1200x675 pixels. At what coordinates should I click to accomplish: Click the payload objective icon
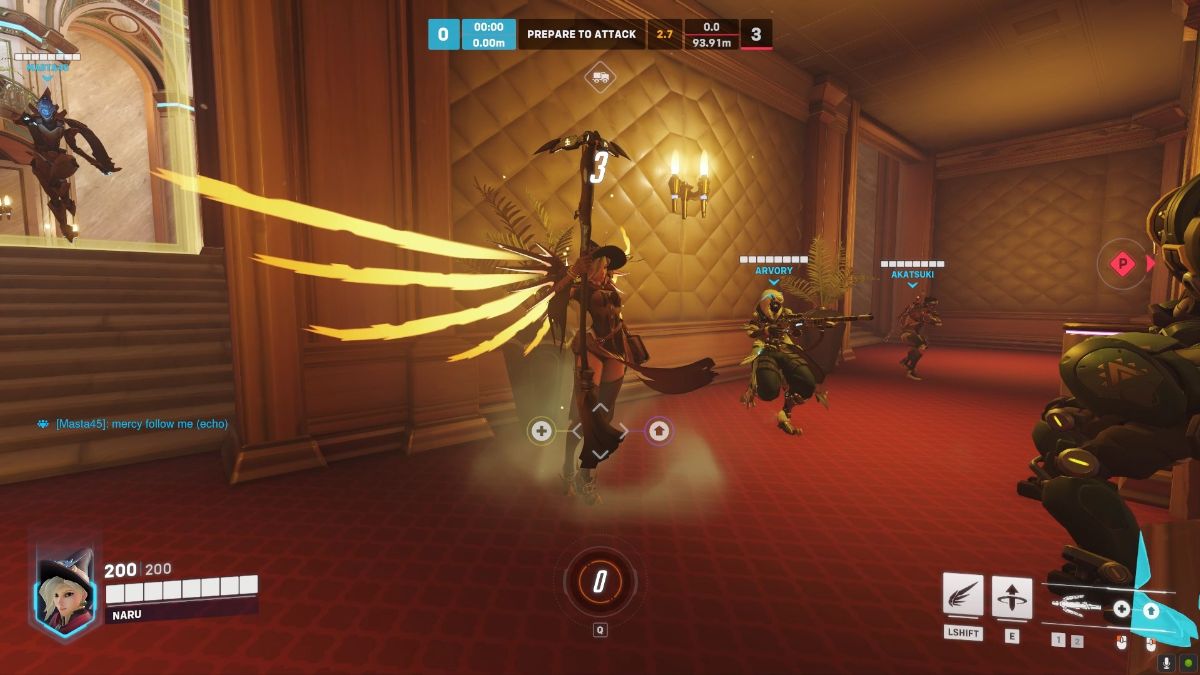point(600,76)
